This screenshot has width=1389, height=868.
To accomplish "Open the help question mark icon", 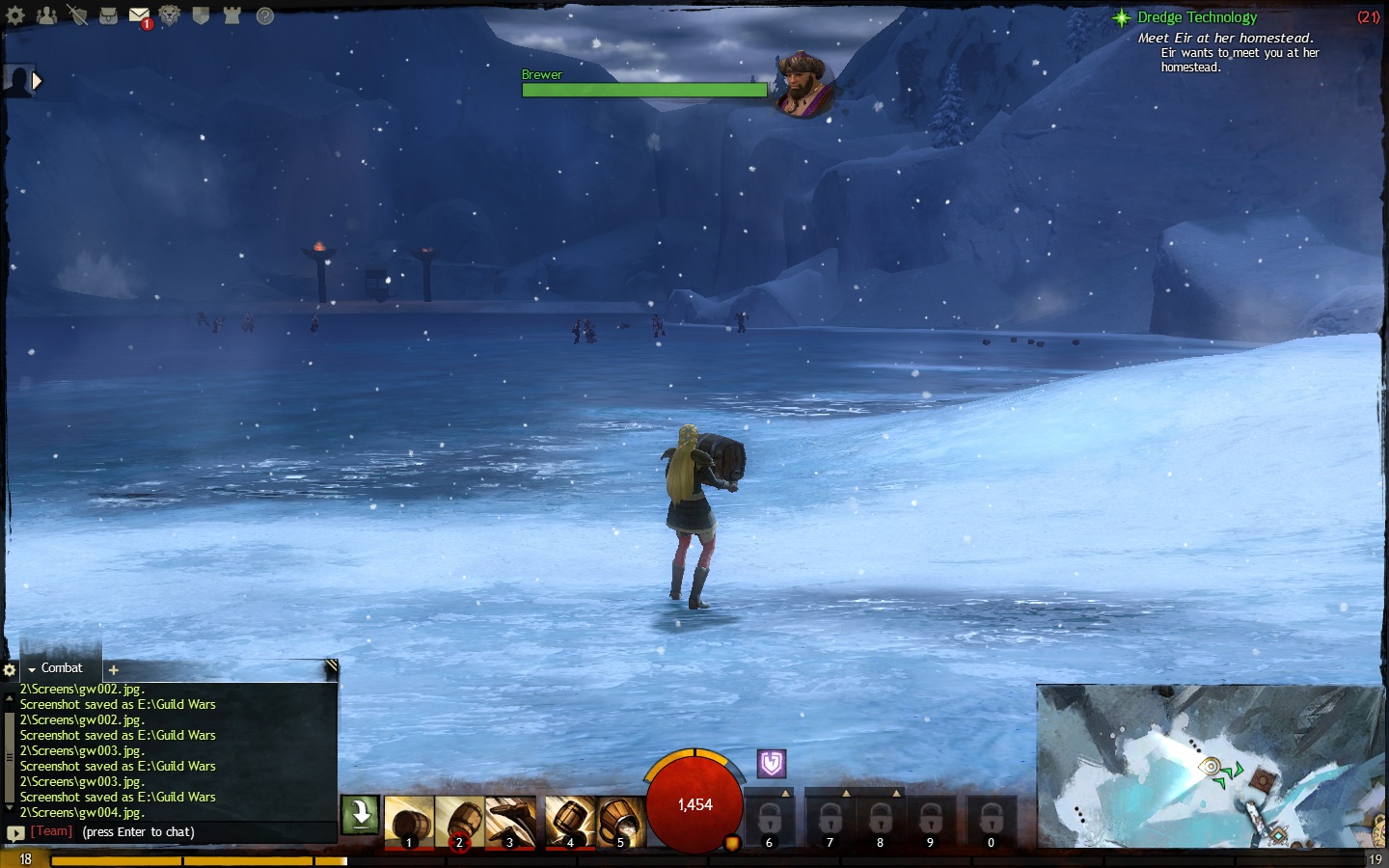I will tap(264, 15).
